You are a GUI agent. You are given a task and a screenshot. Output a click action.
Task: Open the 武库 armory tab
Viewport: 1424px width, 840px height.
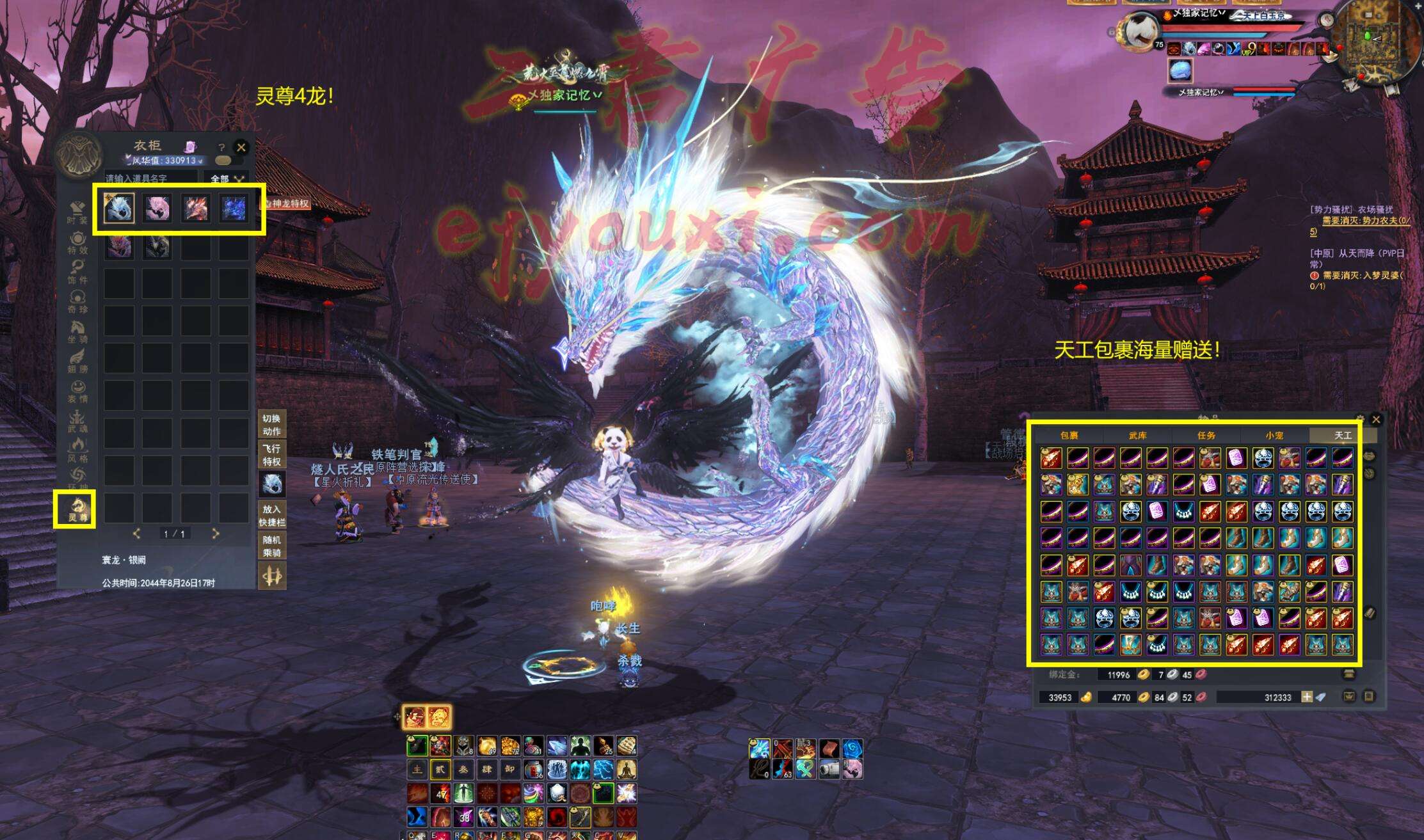1137,436
